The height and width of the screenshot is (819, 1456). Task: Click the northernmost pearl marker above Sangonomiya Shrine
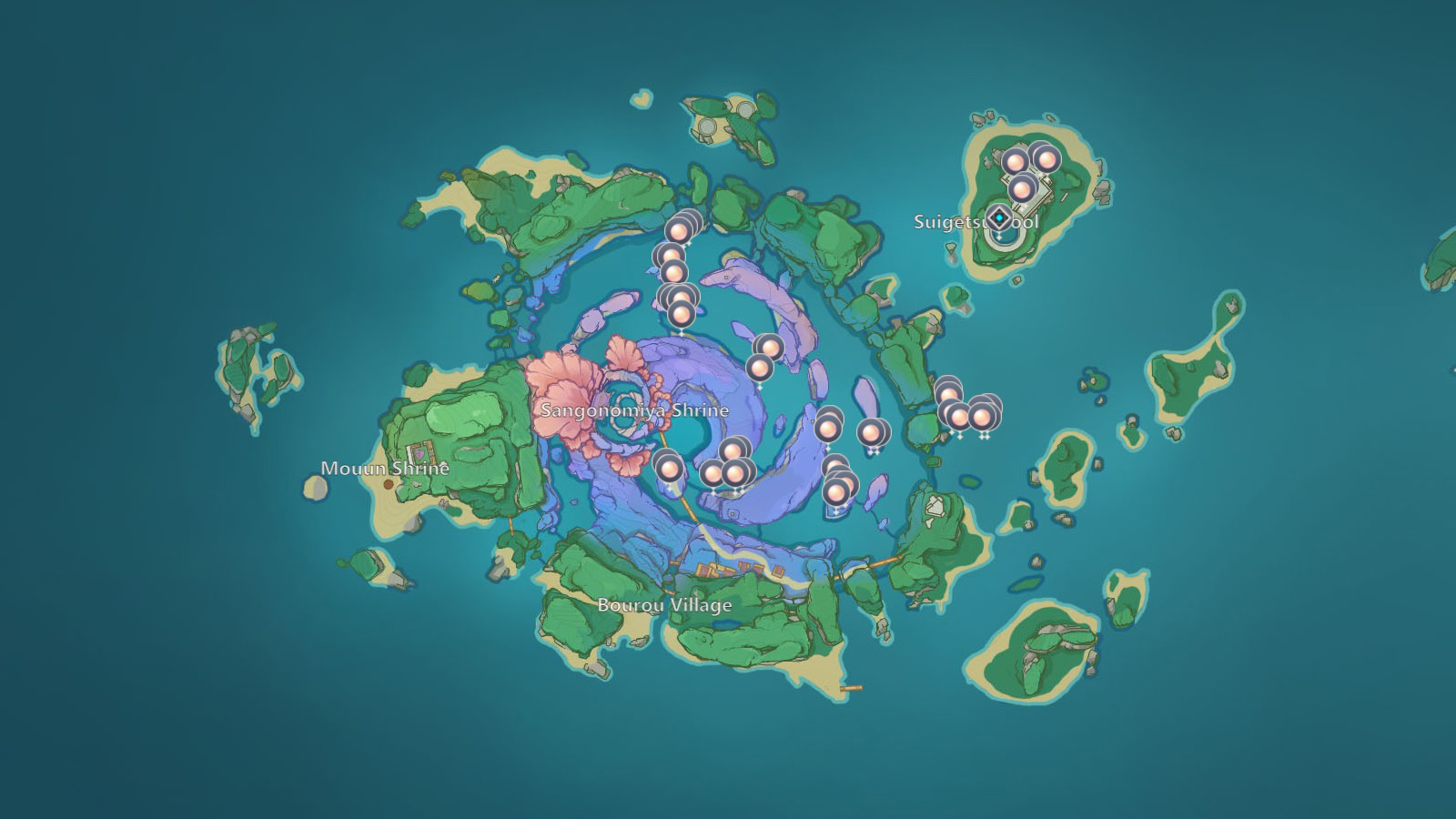680,233
